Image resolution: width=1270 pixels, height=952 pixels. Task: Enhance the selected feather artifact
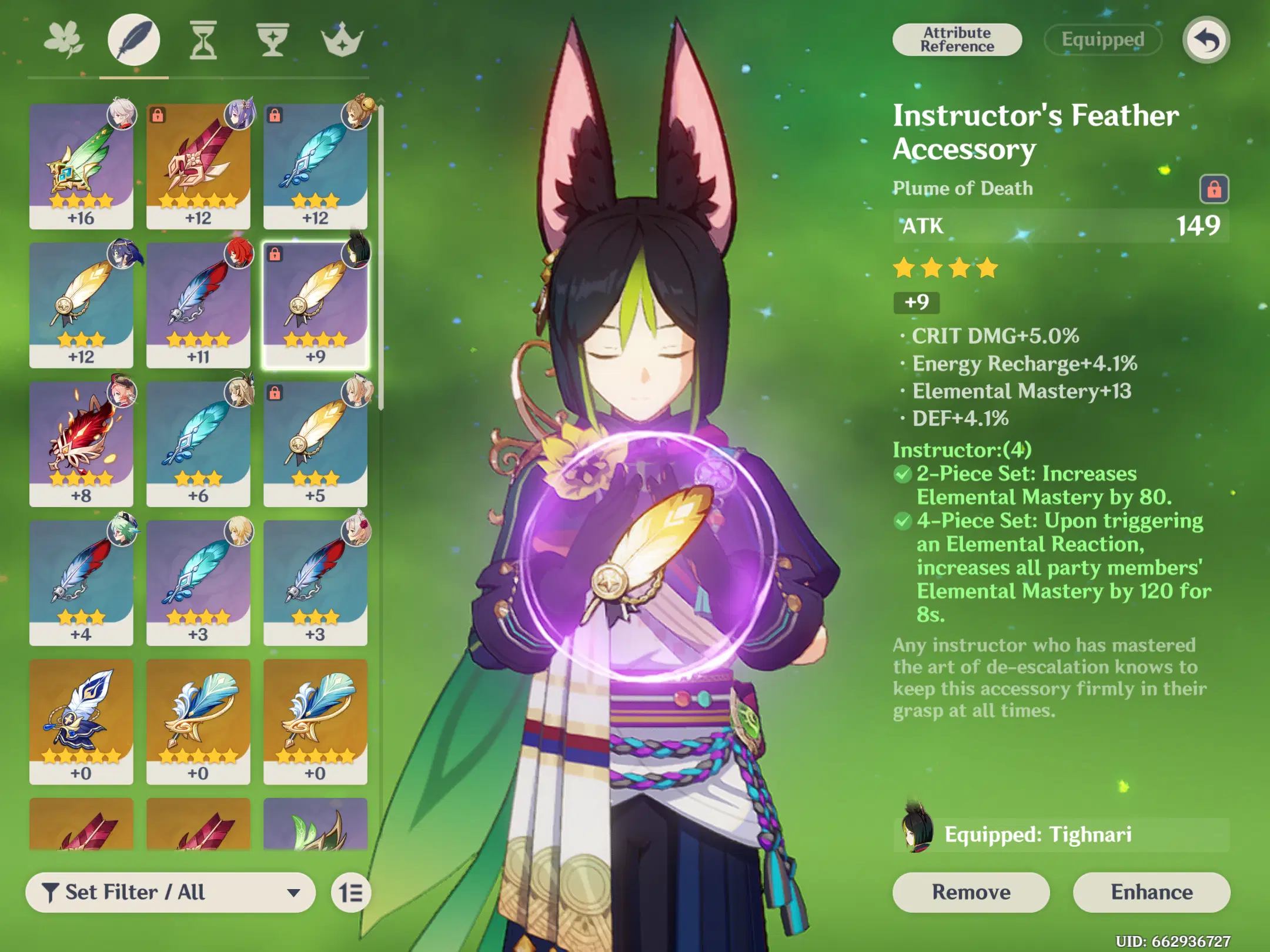point(1151,892)
